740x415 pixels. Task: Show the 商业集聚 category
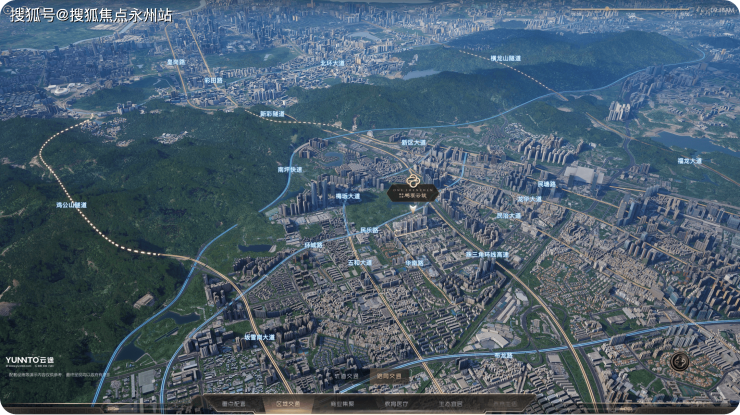342,403
